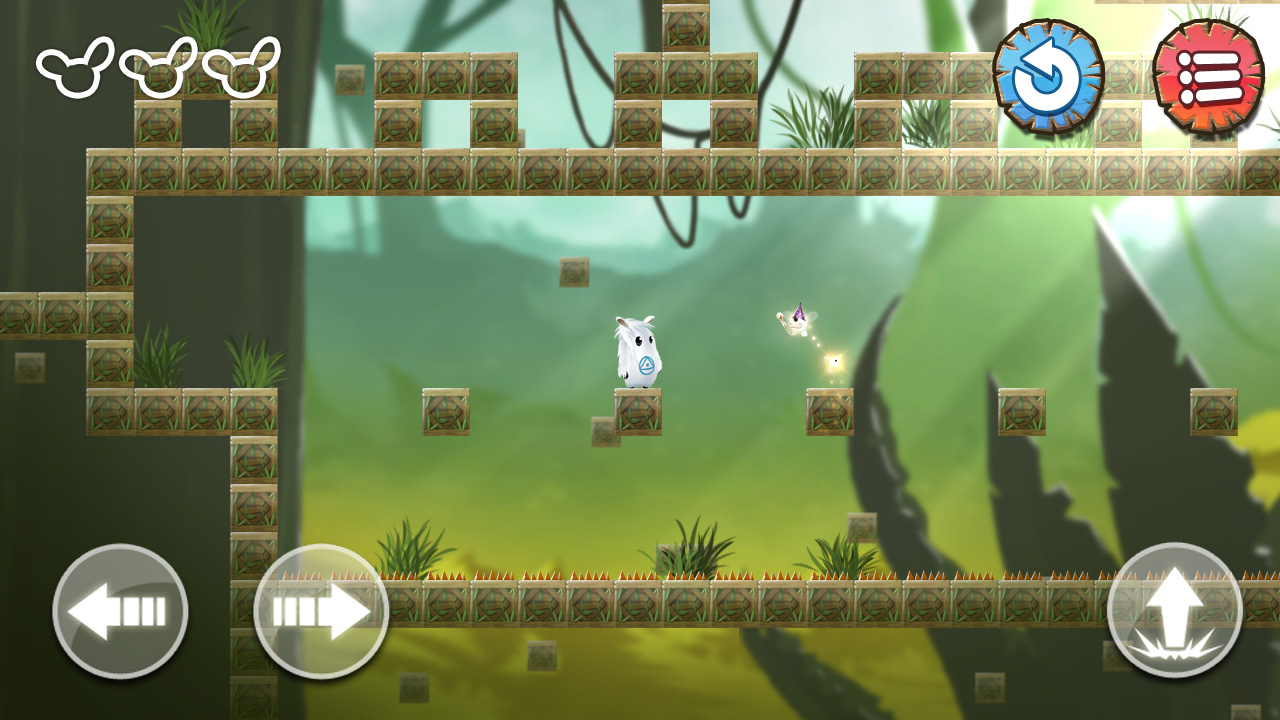This screenshot has width=1280, height=720.
Task: Move right with the right arrow button
Action: [321, 611]
